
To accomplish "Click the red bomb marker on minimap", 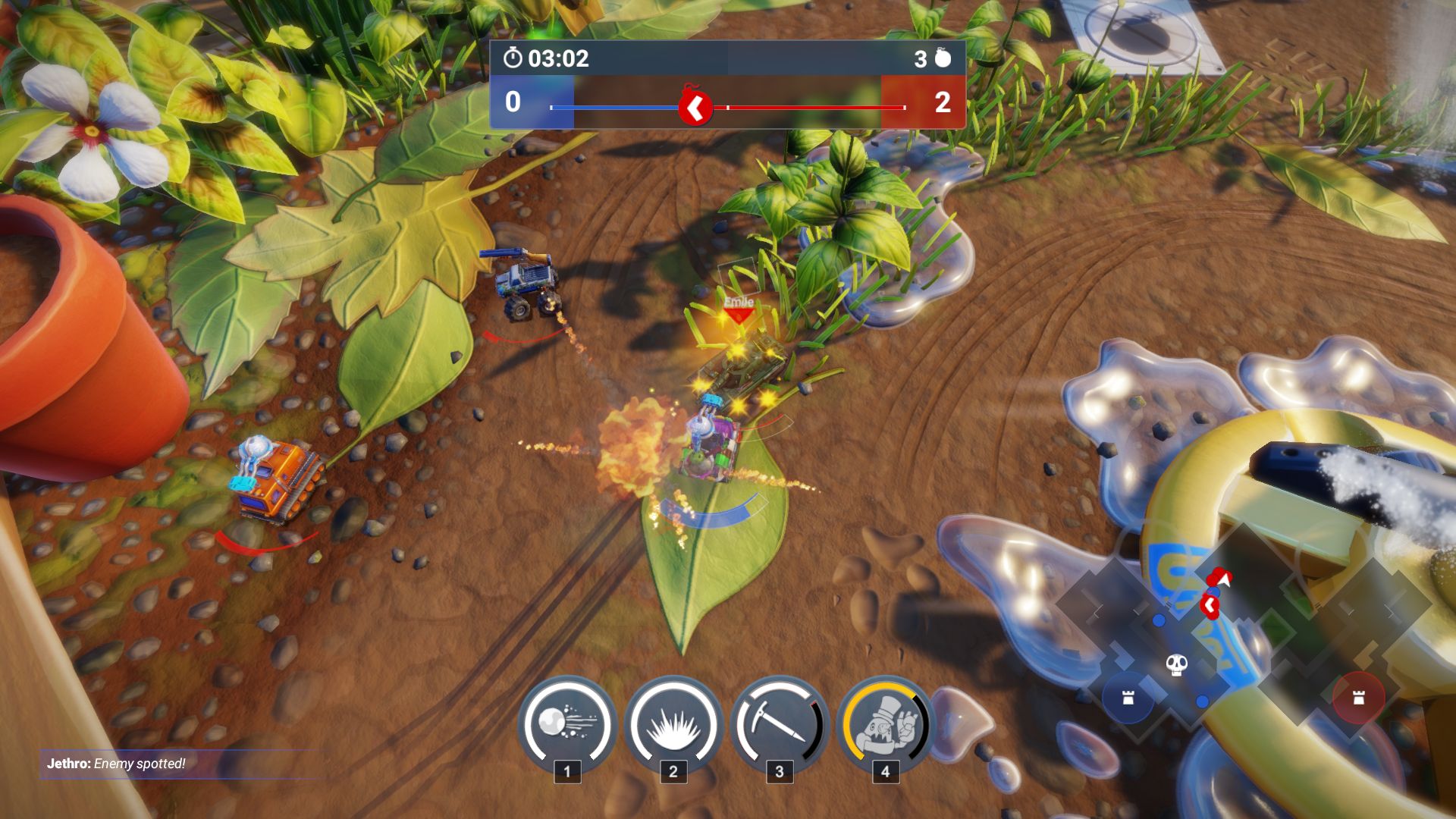I will (x=1210, y=605).
